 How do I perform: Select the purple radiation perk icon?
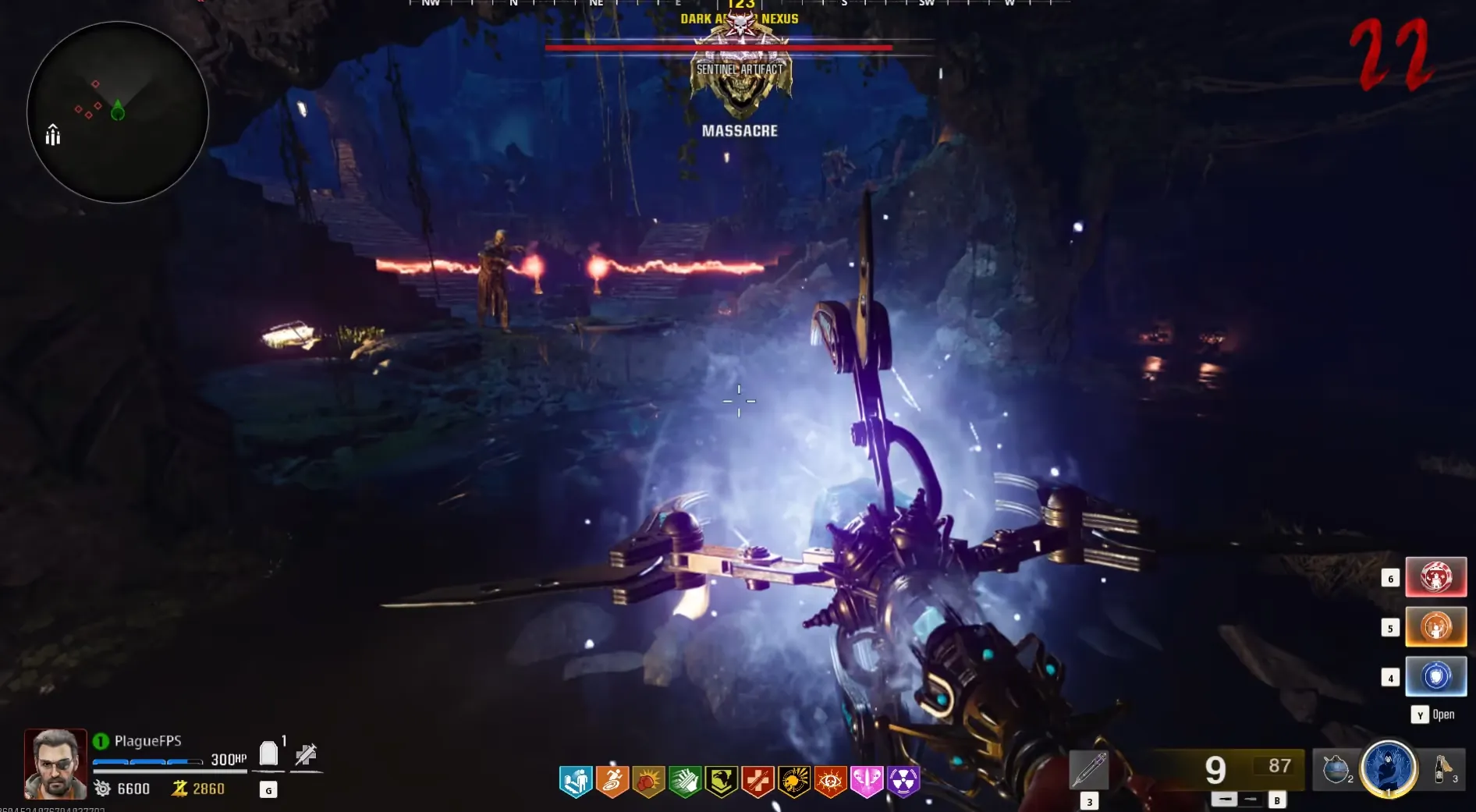point(903,781)
